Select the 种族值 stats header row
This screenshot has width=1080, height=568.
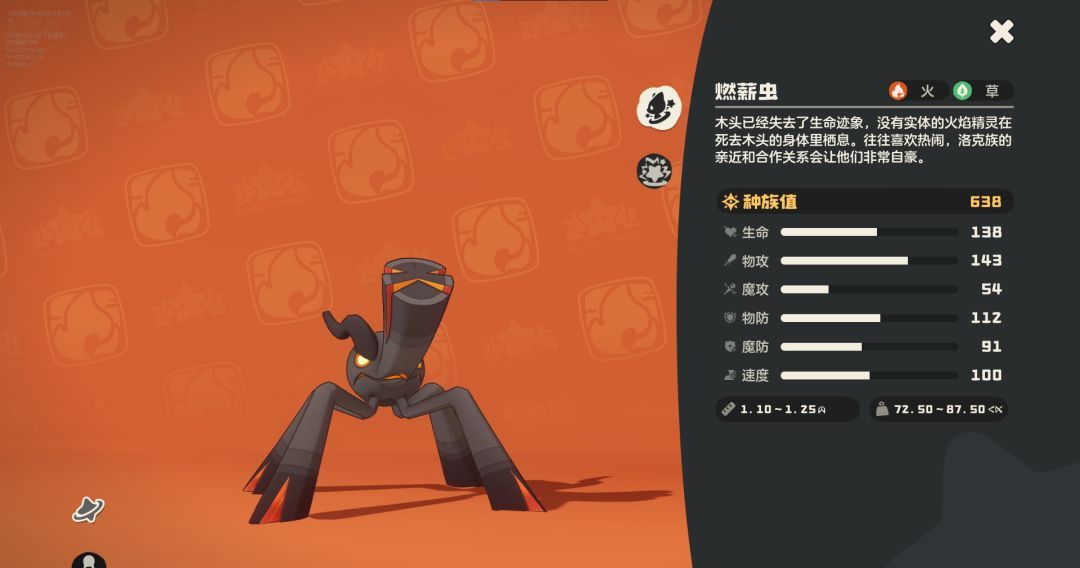(x=864, y=202)
